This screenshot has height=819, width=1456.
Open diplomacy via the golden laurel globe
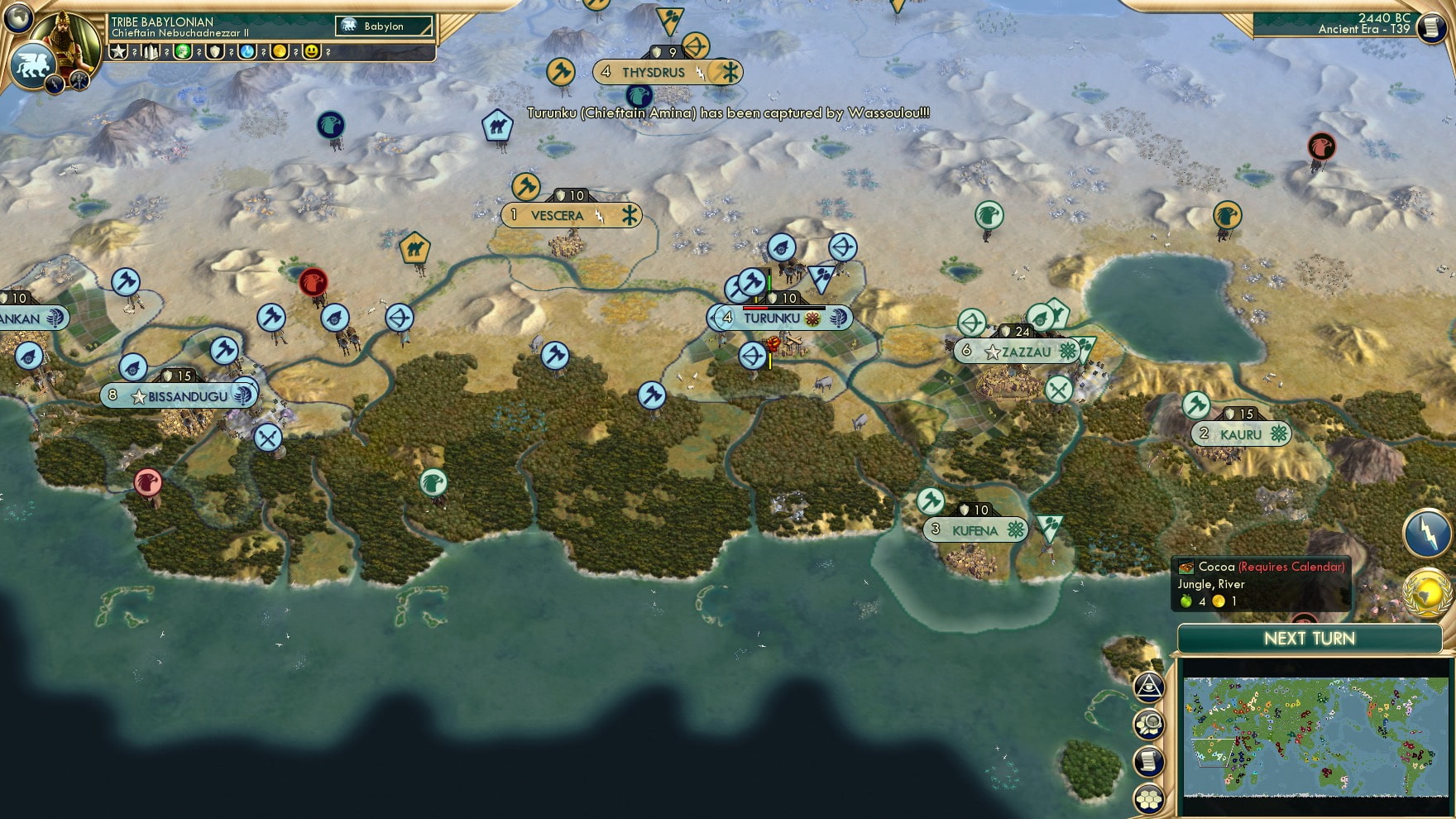1428,592
